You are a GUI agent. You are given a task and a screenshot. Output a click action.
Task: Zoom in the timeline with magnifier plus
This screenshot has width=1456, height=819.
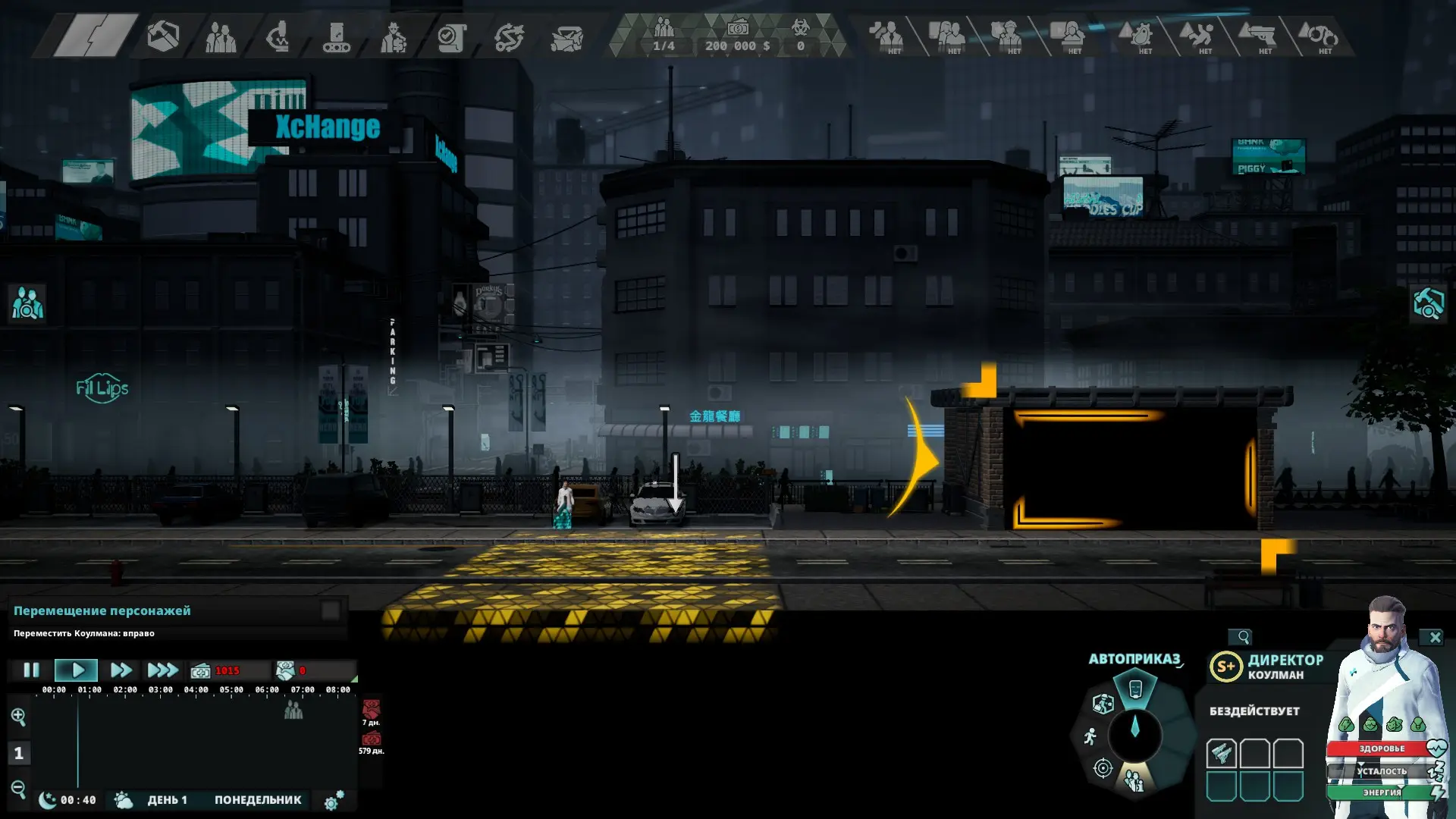(18, 717)
